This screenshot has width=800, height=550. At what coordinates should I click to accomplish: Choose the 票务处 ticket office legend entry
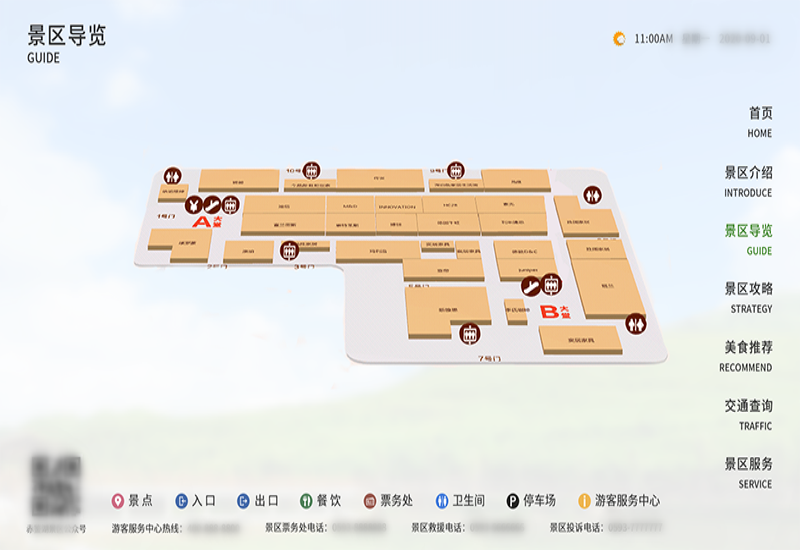[x=388, y=501]
